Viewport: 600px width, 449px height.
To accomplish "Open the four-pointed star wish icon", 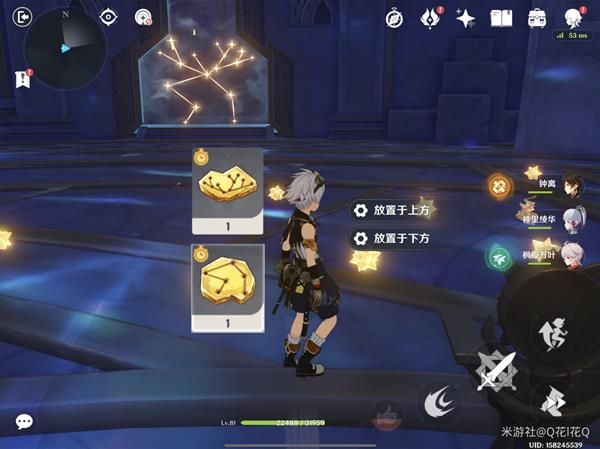I will click(464, 17).
